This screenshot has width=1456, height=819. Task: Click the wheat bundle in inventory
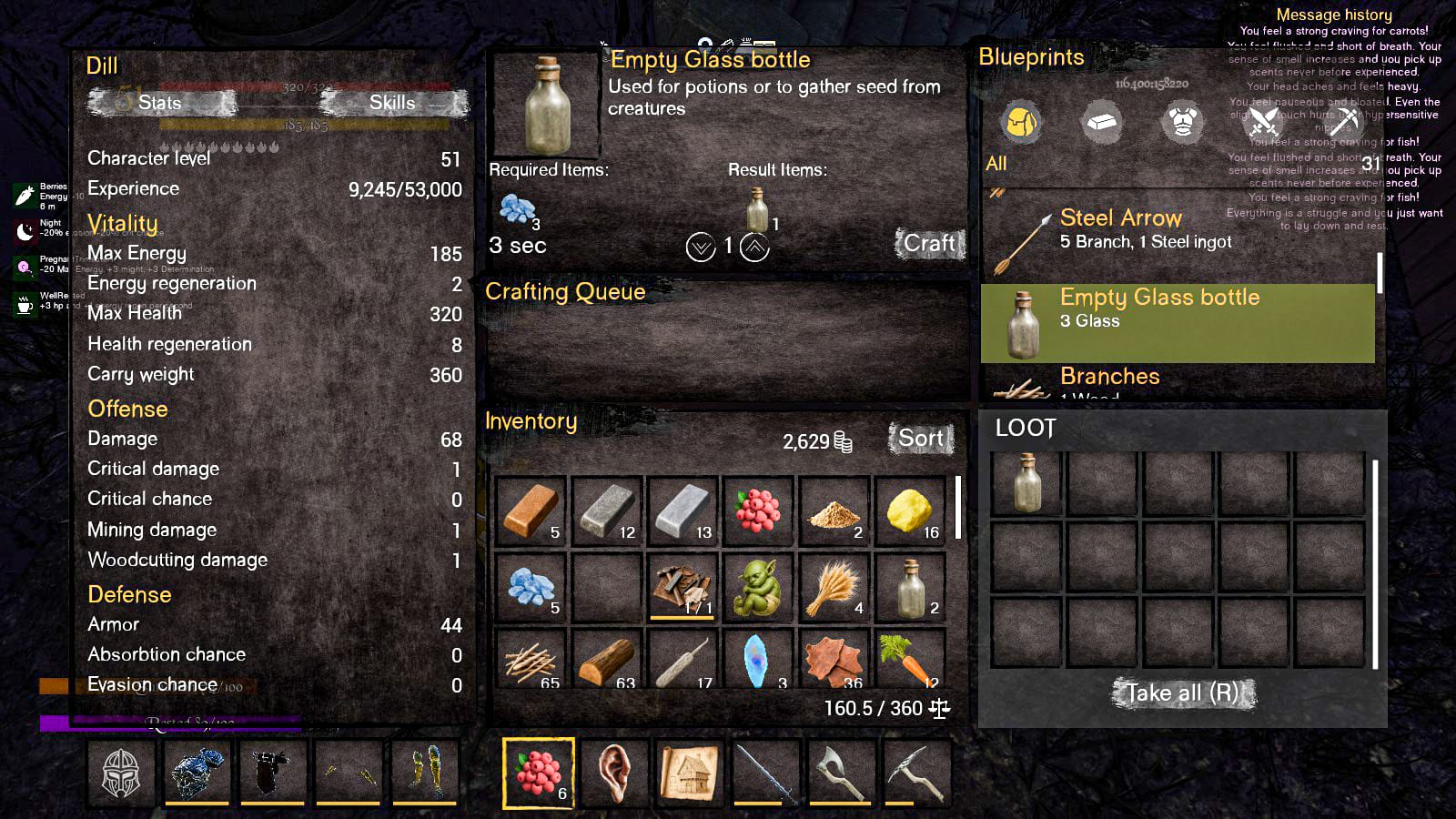pos(834,587)
